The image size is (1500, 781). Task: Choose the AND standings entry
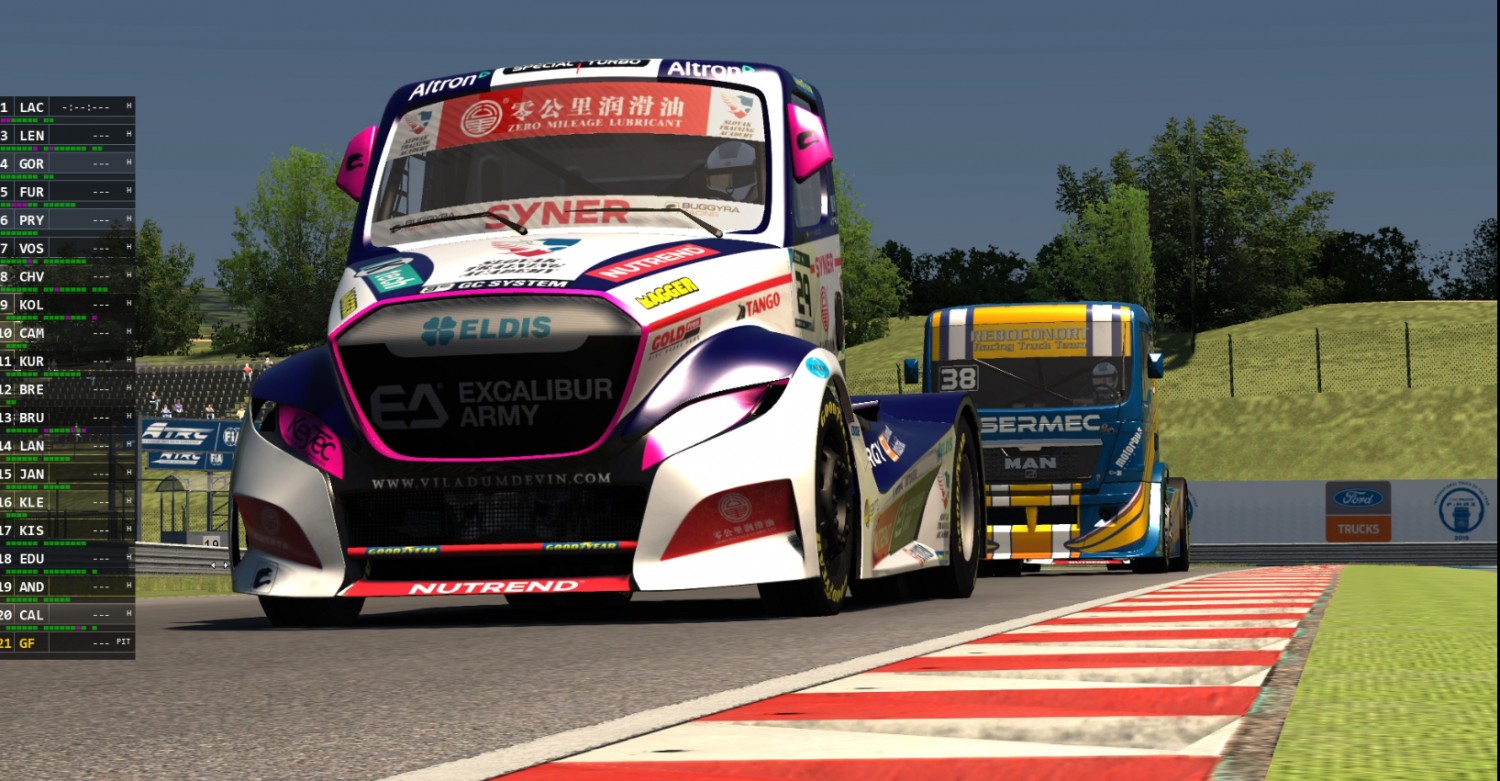point(66,587)
